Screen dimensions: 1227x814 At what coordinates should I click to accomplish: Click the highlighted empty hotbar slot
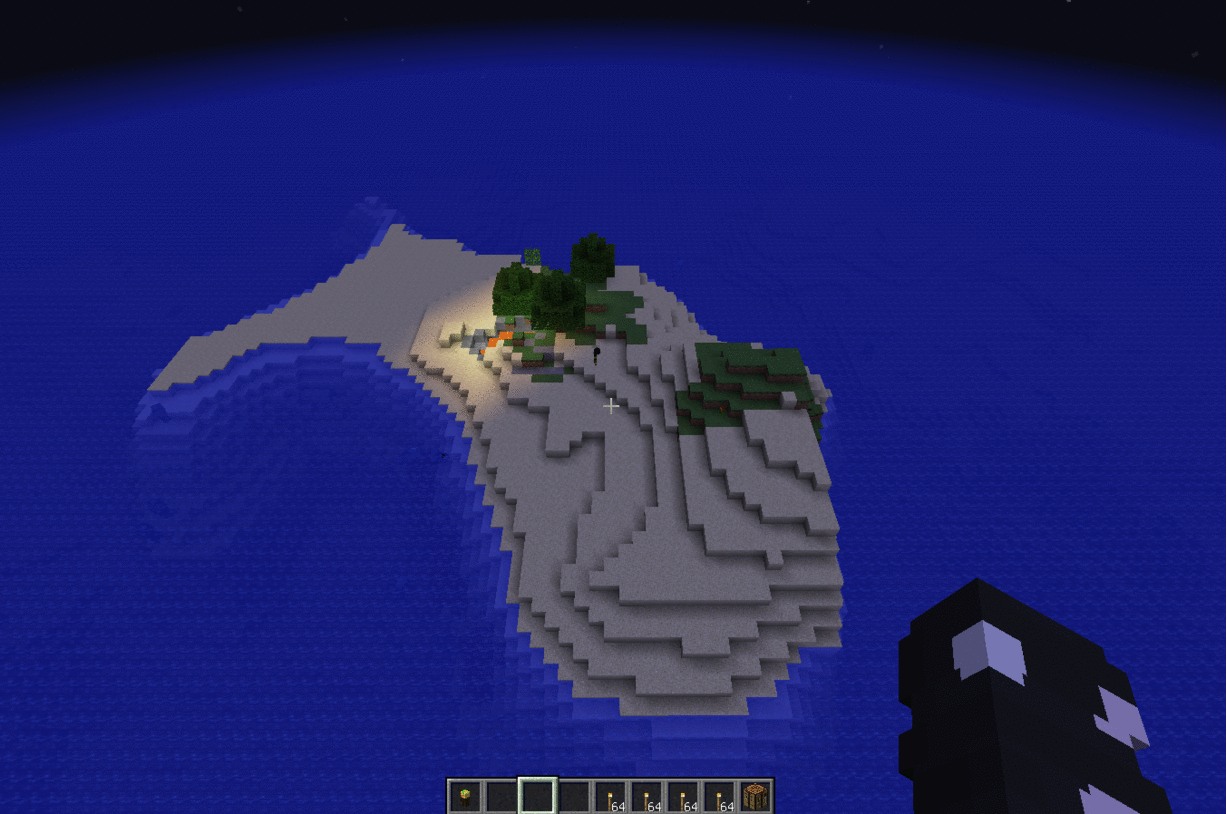(537, 797)
